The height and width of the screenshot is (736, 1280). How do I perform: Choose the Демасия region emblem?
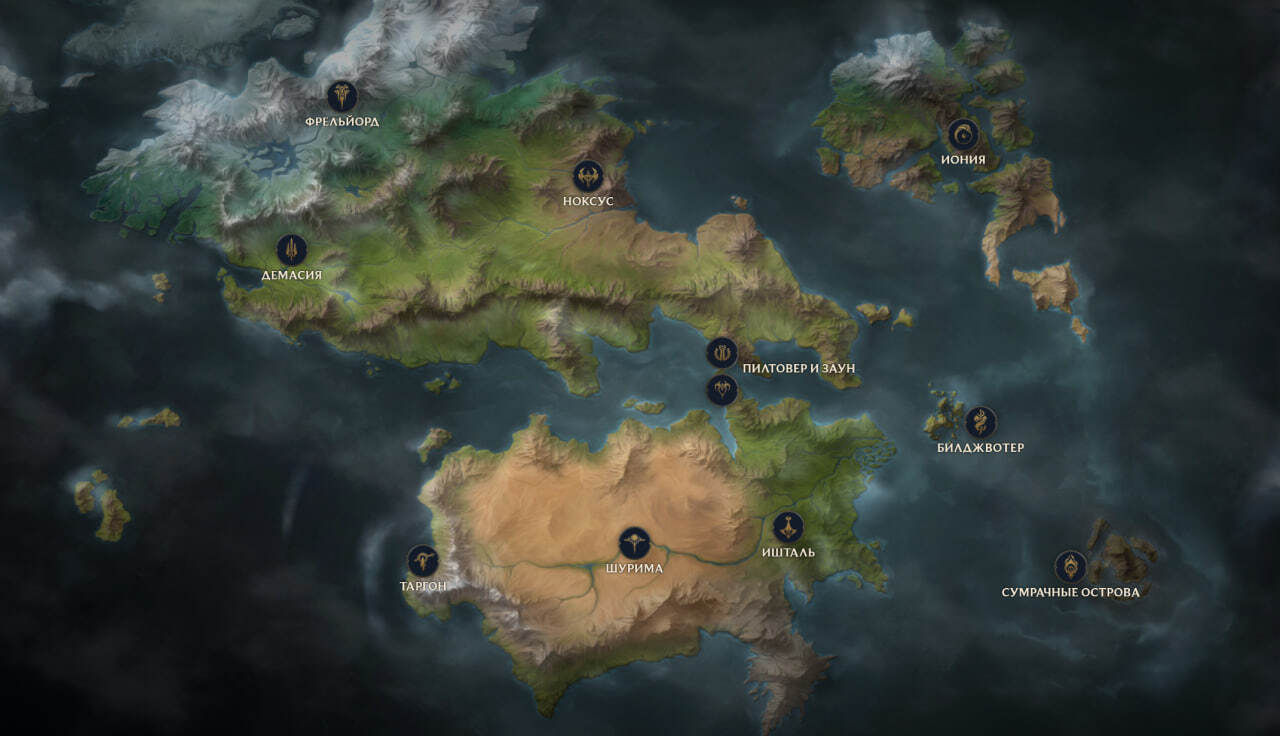coord(291,249)
